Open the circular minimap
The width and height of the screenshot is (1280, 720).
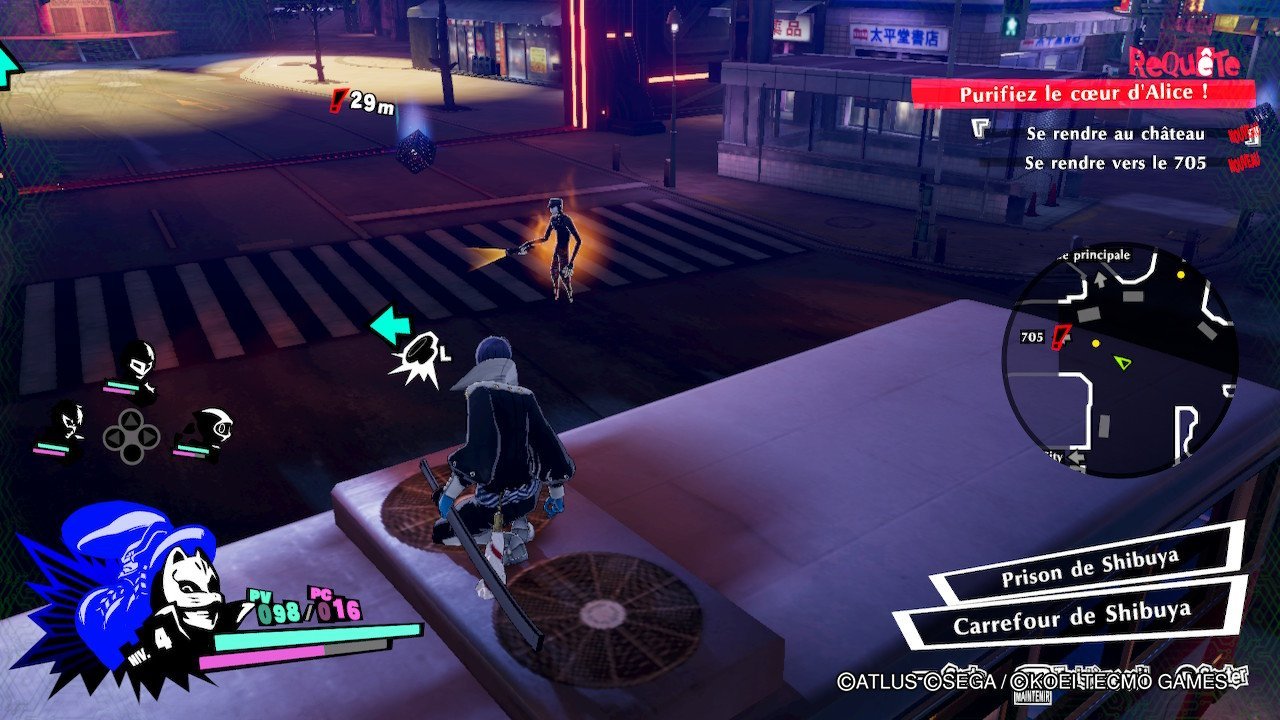point(1119,360)
